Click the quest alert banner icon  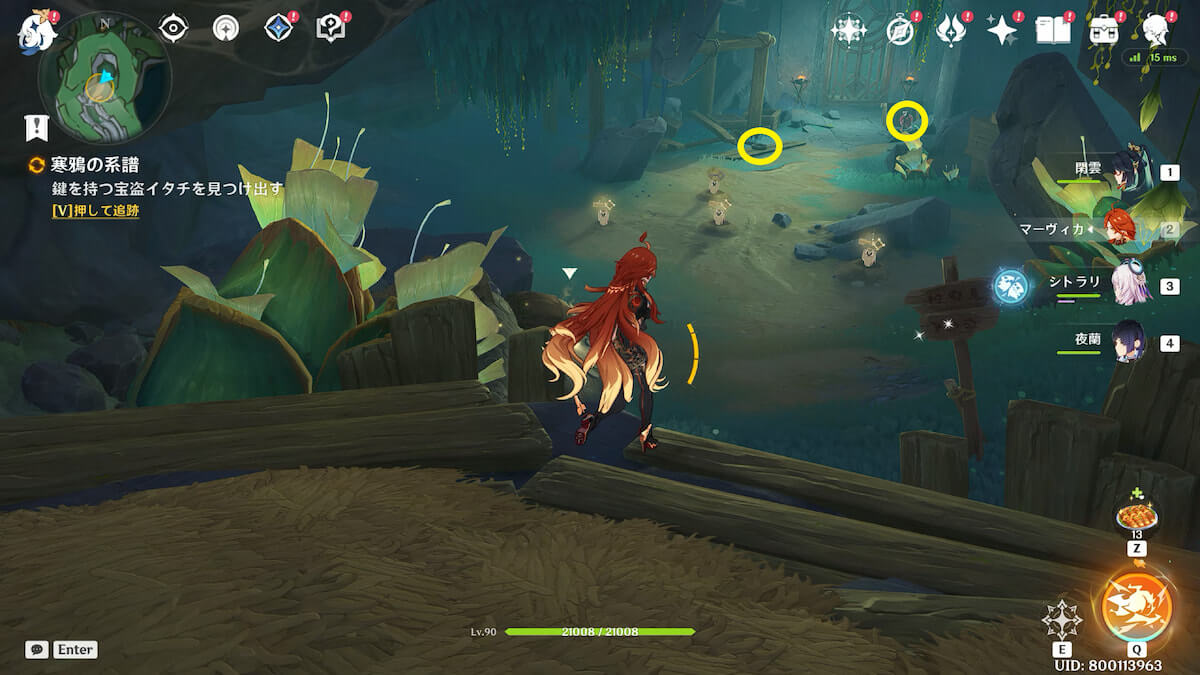pos(37,127)
